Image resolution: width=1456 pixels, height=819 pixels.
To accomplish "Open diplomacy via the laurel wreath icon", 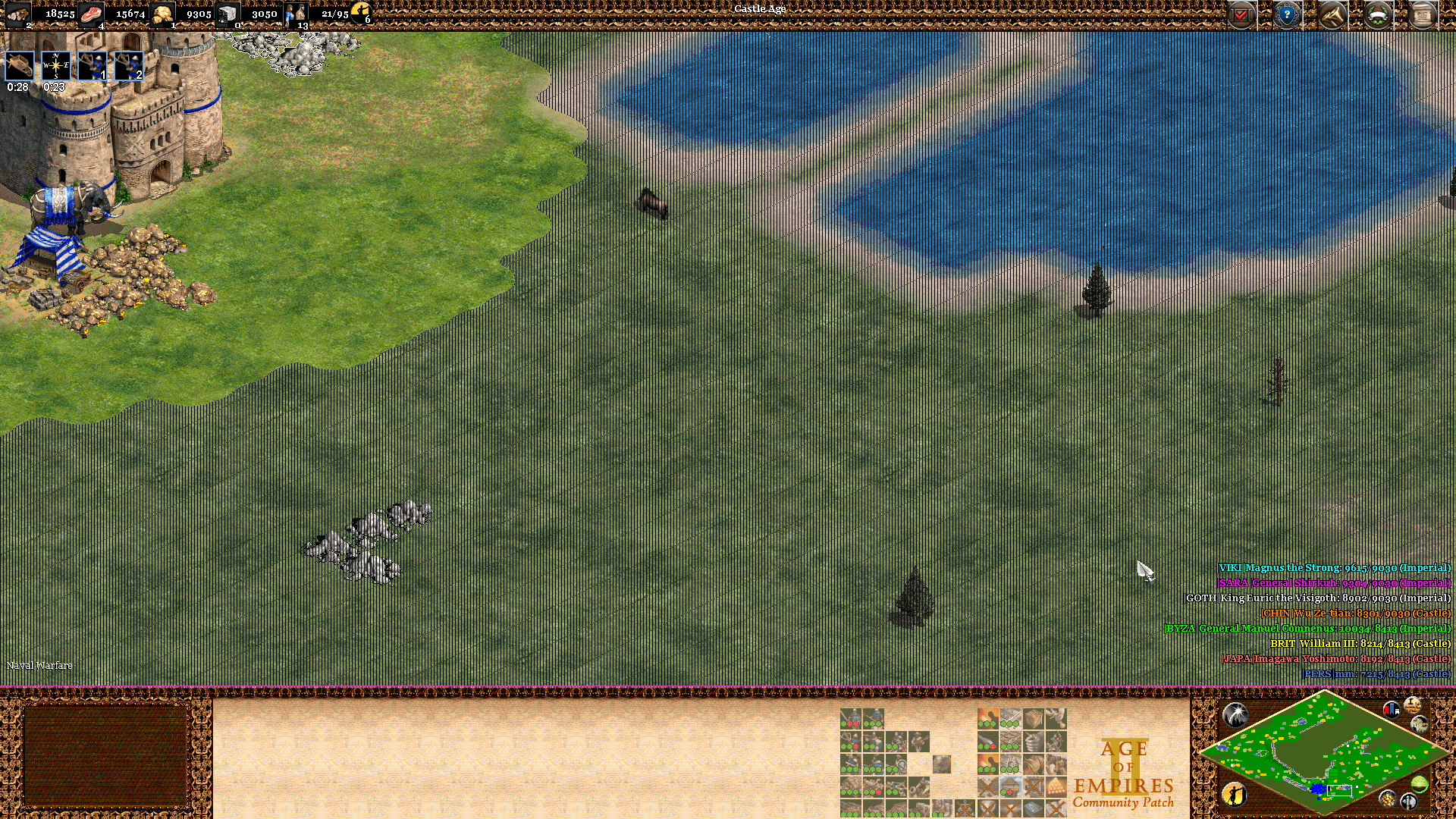I will coord(1378,14).
